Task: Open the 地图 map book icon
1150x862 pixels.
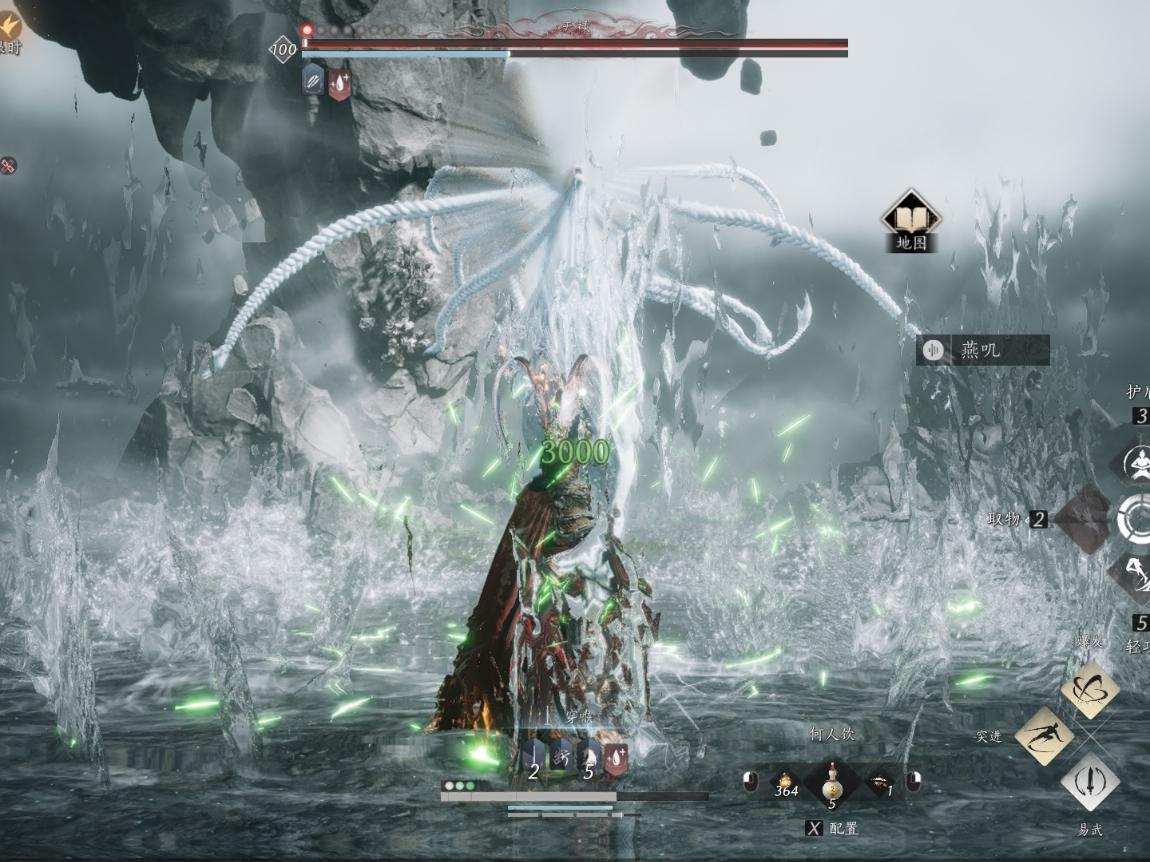Action: pos(910,215)
